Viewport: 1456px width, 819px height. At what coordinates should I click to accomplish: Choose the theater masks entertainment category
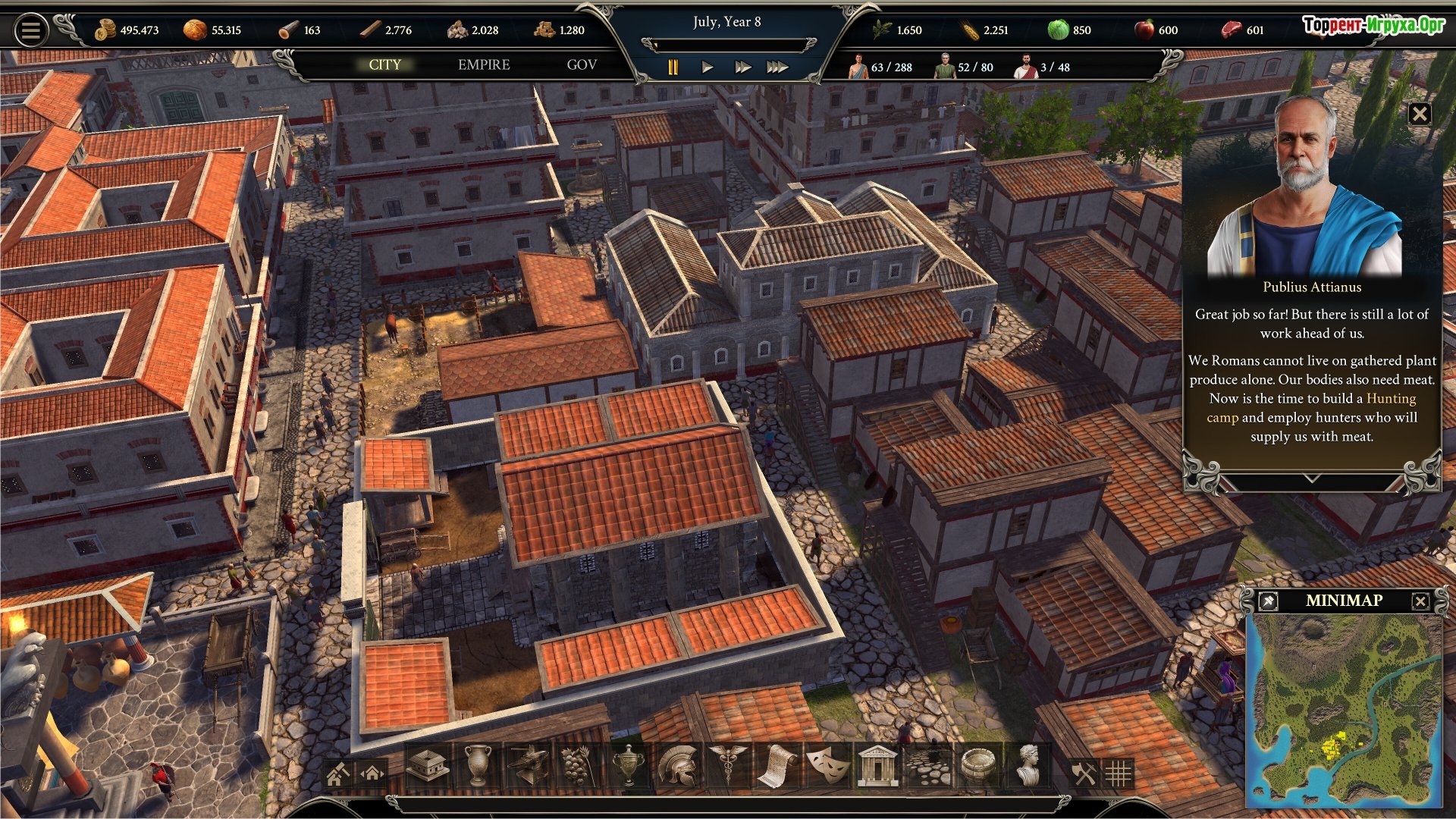(827, 766)
